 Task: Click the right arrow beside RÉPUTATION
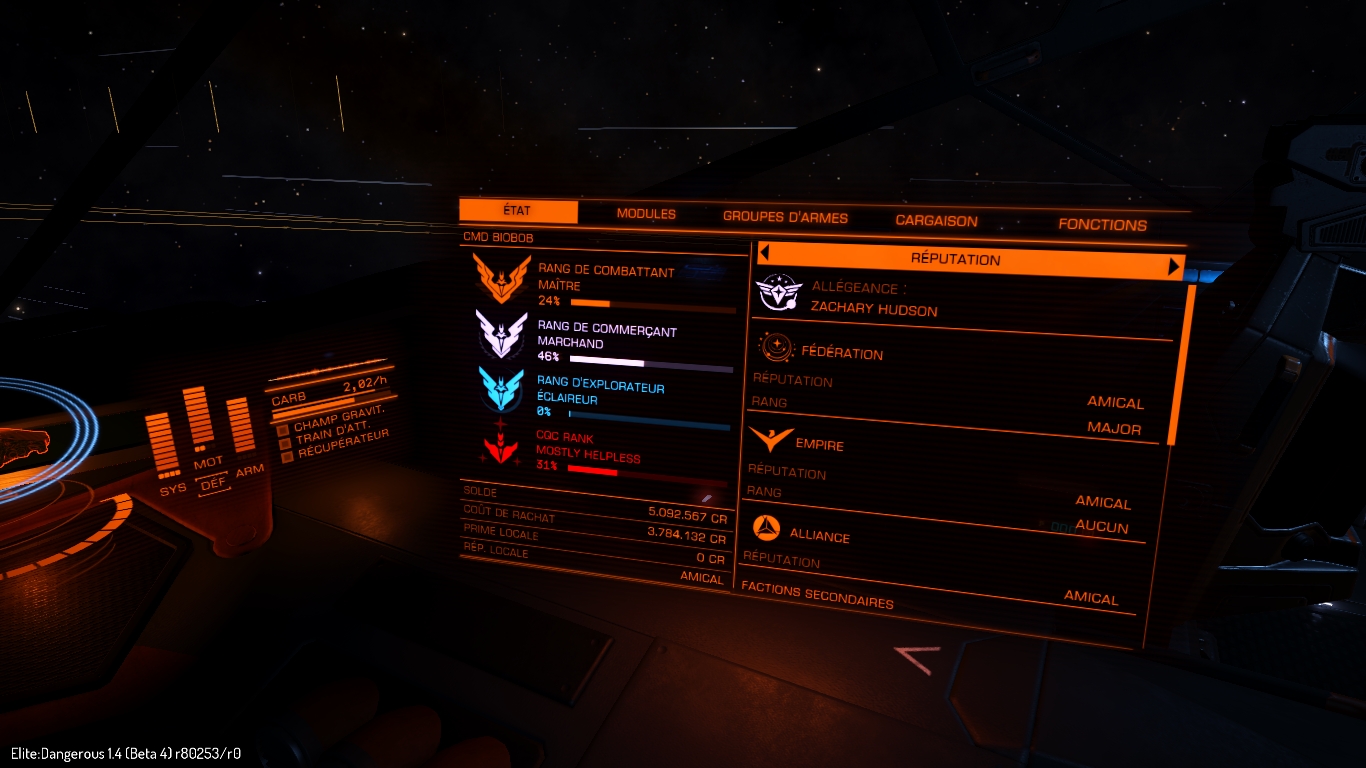tap(1174, 266)
